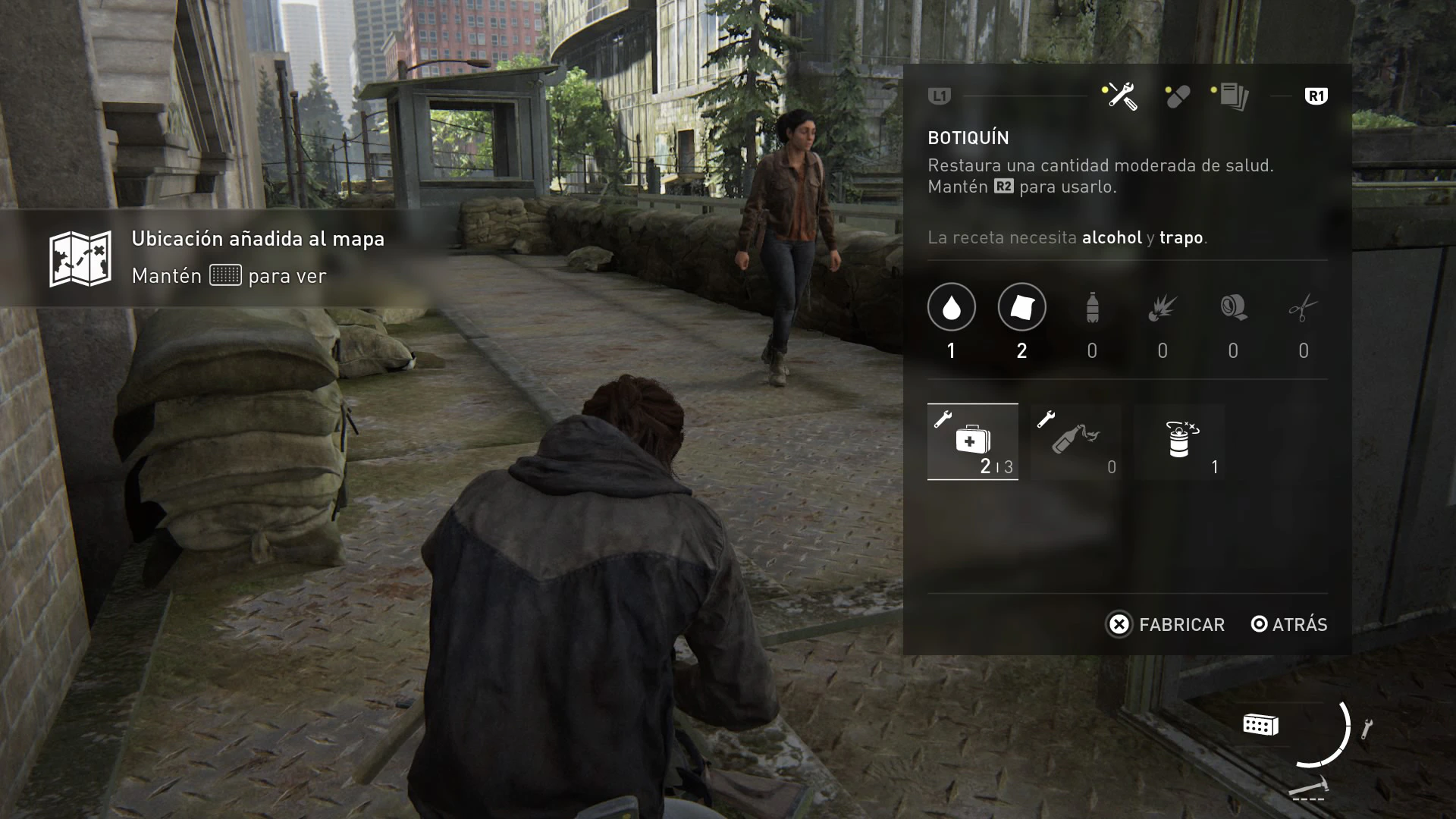Select the rag ingredient icon
This screenshot has height=819, width=1456.
(1021, 307)
